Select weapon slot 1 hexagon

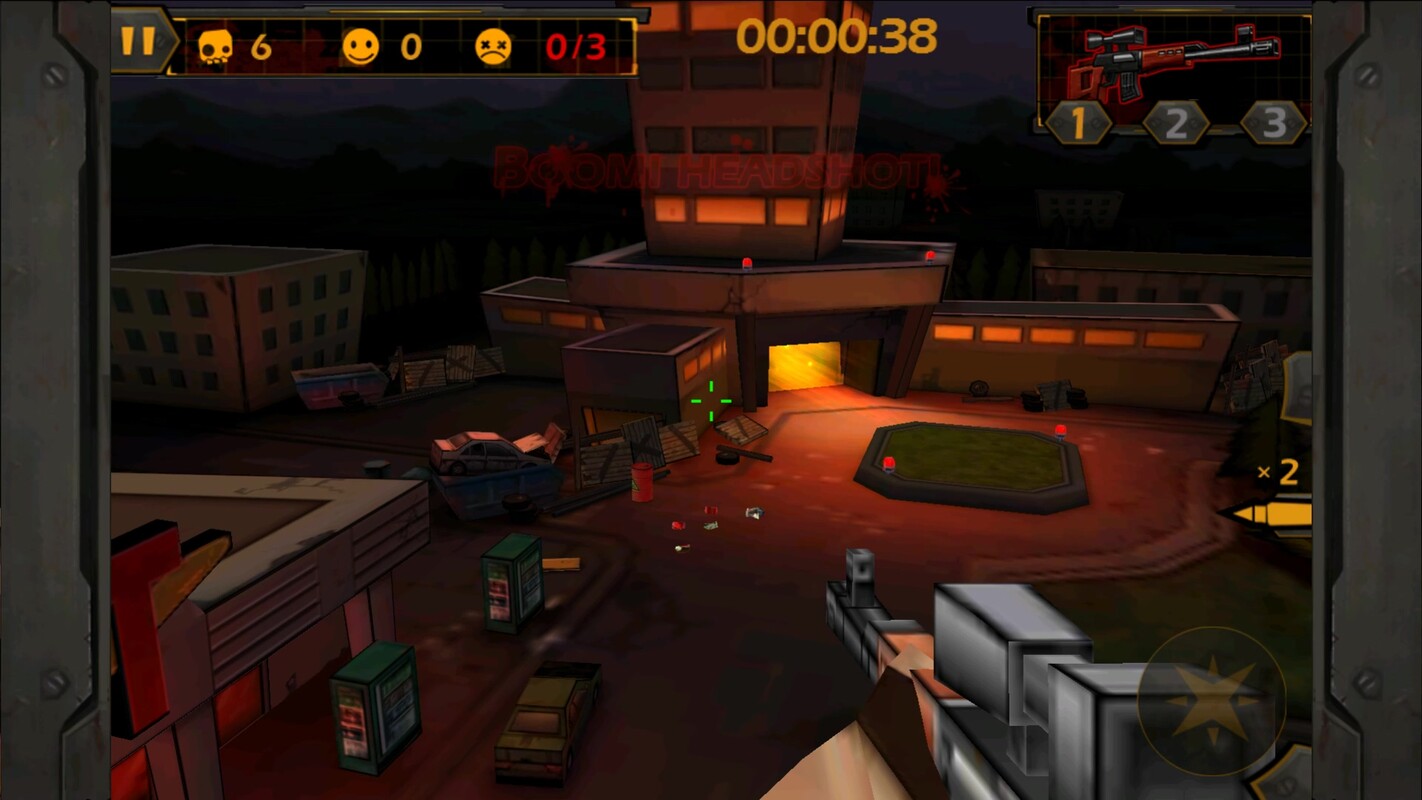point(1080,123)
